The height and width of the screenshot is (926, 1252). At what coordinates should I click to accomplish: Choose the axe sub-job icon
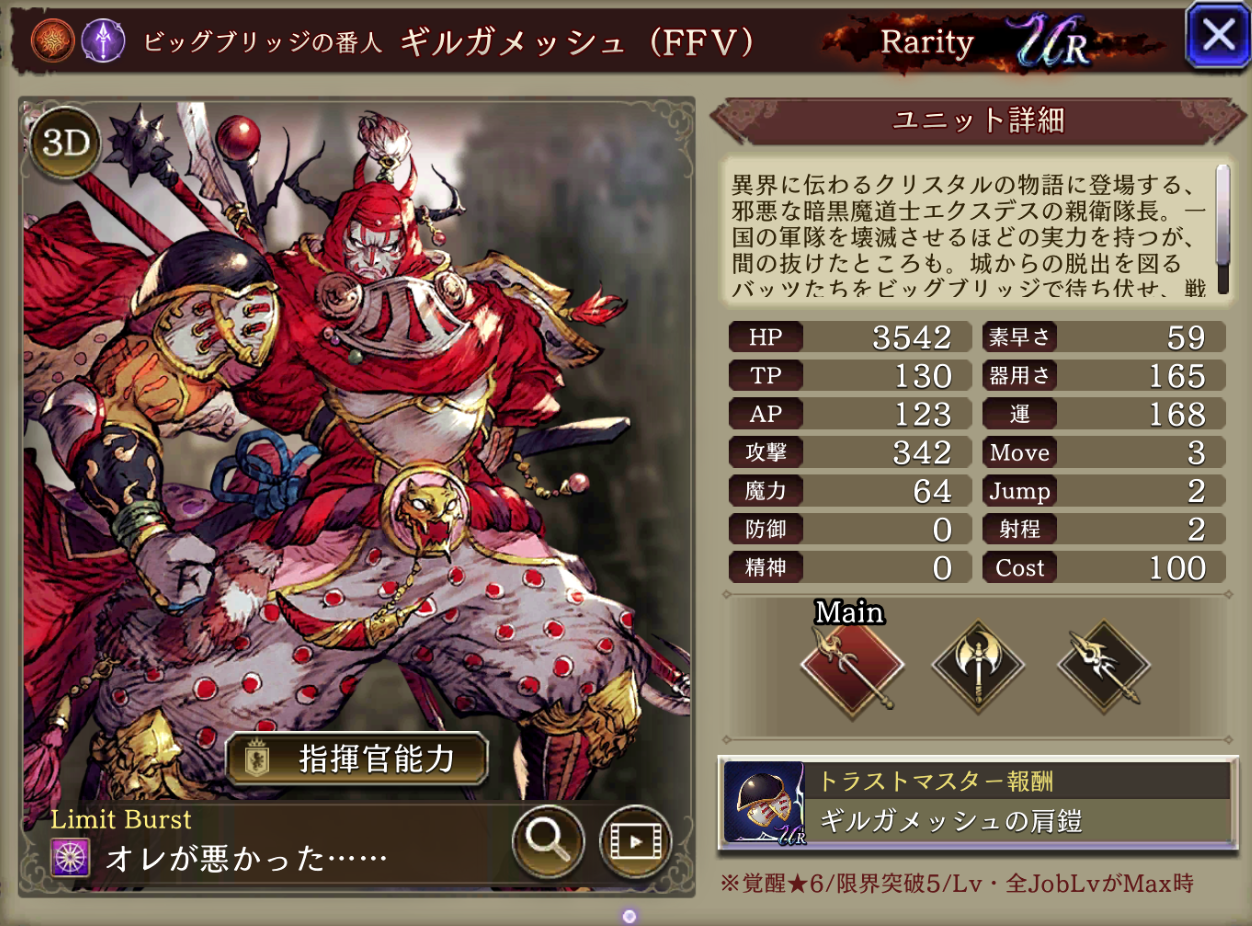coord(978,664)
